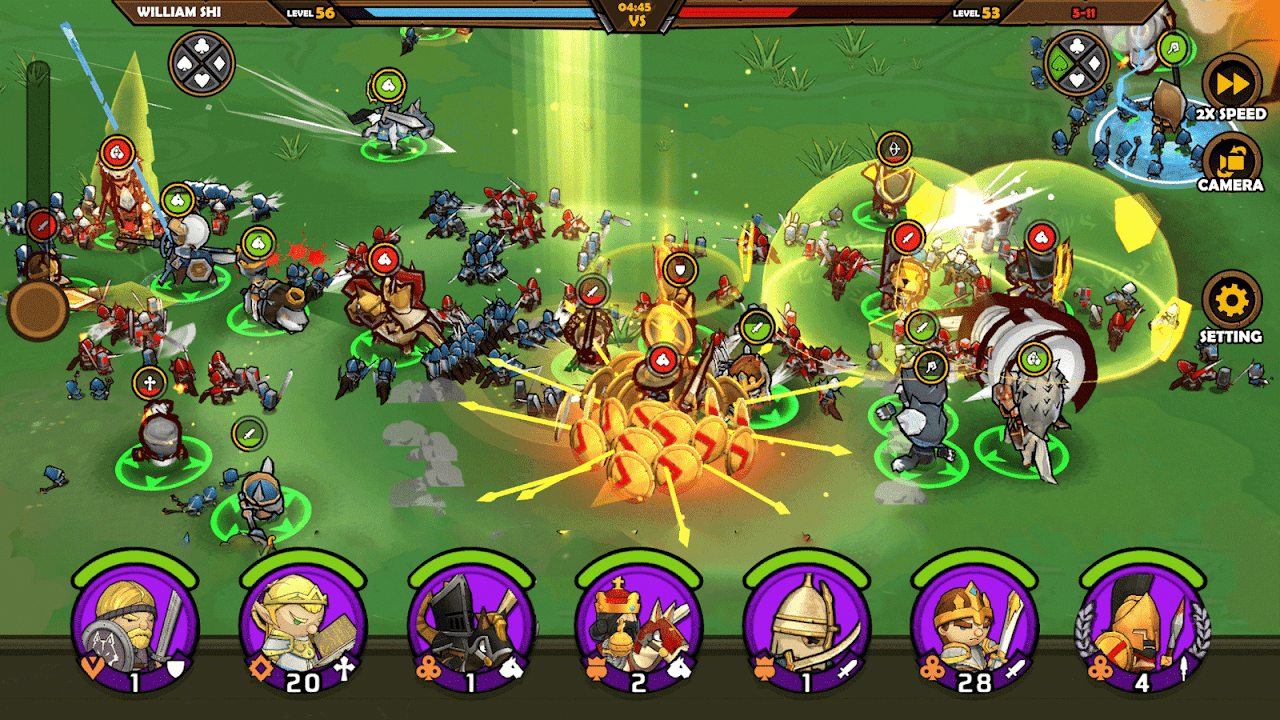Open the Setting gear menu
Screen dimensions: 1280x720
tap(1231, 302)
